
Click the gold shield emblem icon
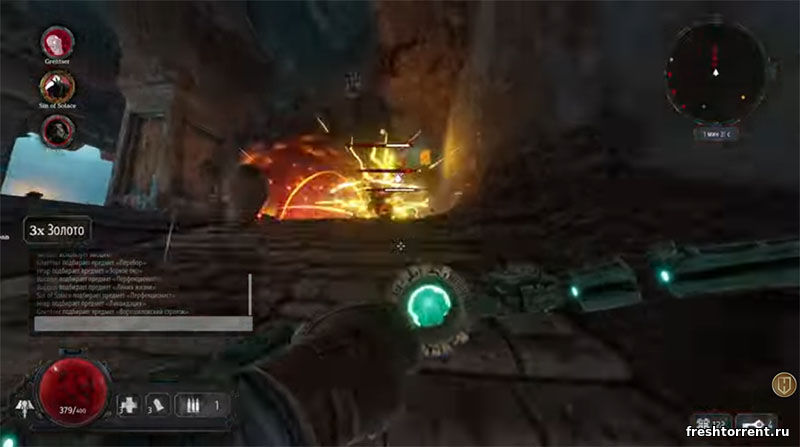782,384
